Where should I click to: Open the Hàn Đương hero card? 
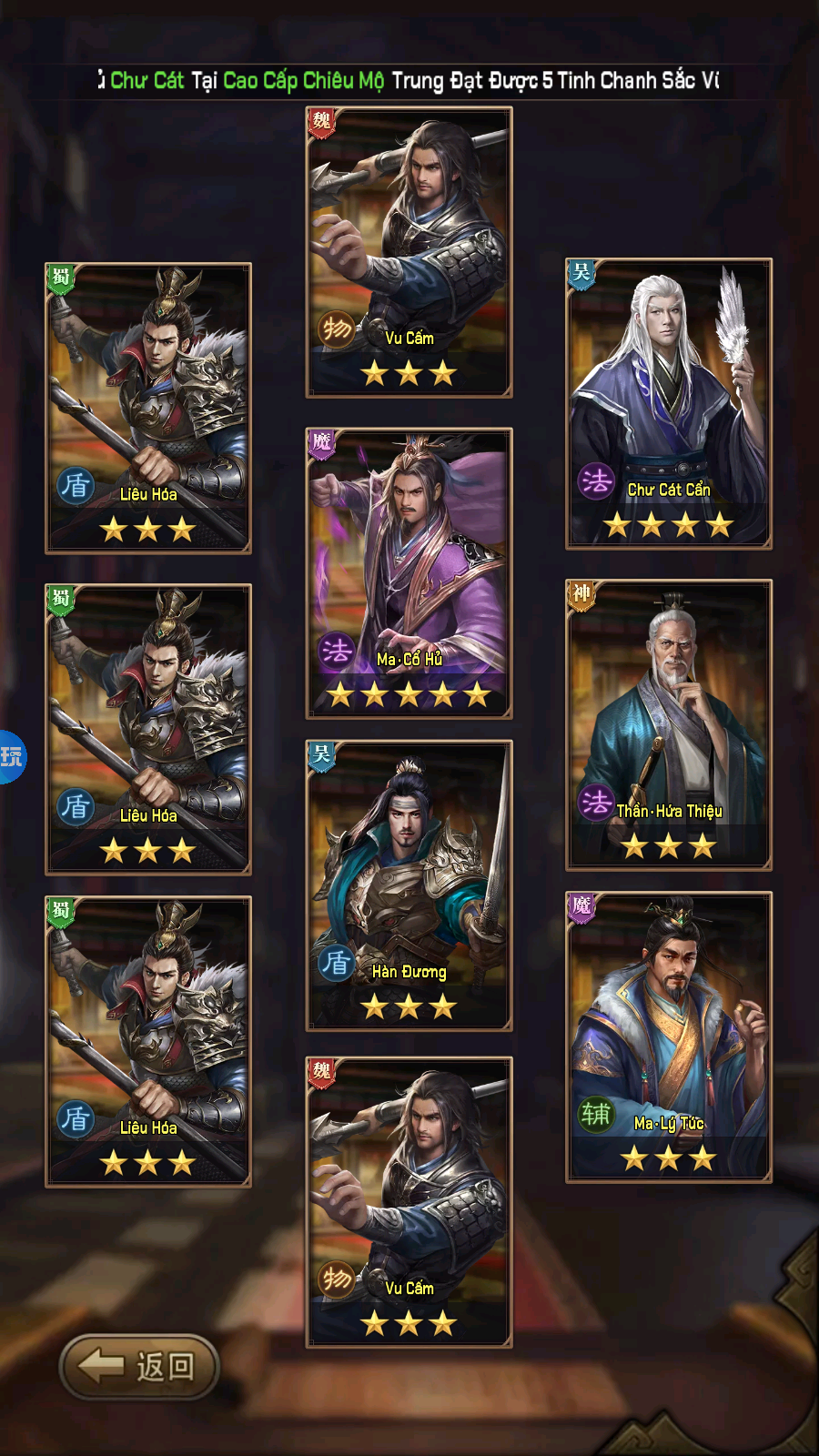409,885
